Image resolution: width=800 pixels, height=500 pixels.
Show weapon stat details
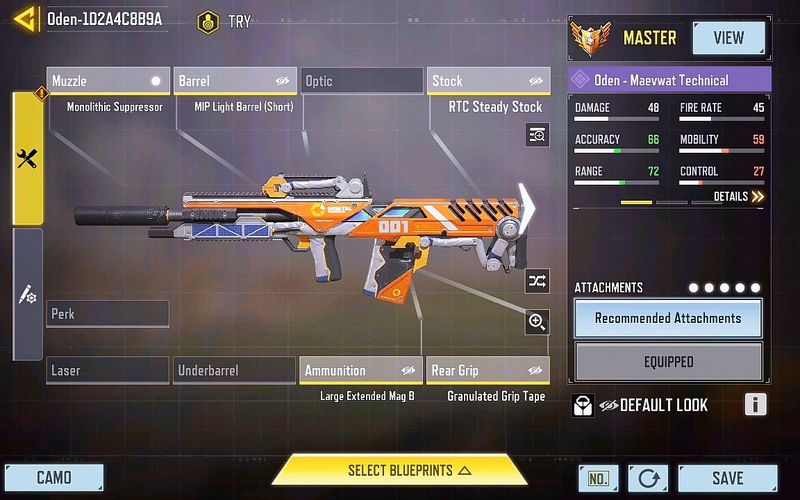(x=738, y=197)
